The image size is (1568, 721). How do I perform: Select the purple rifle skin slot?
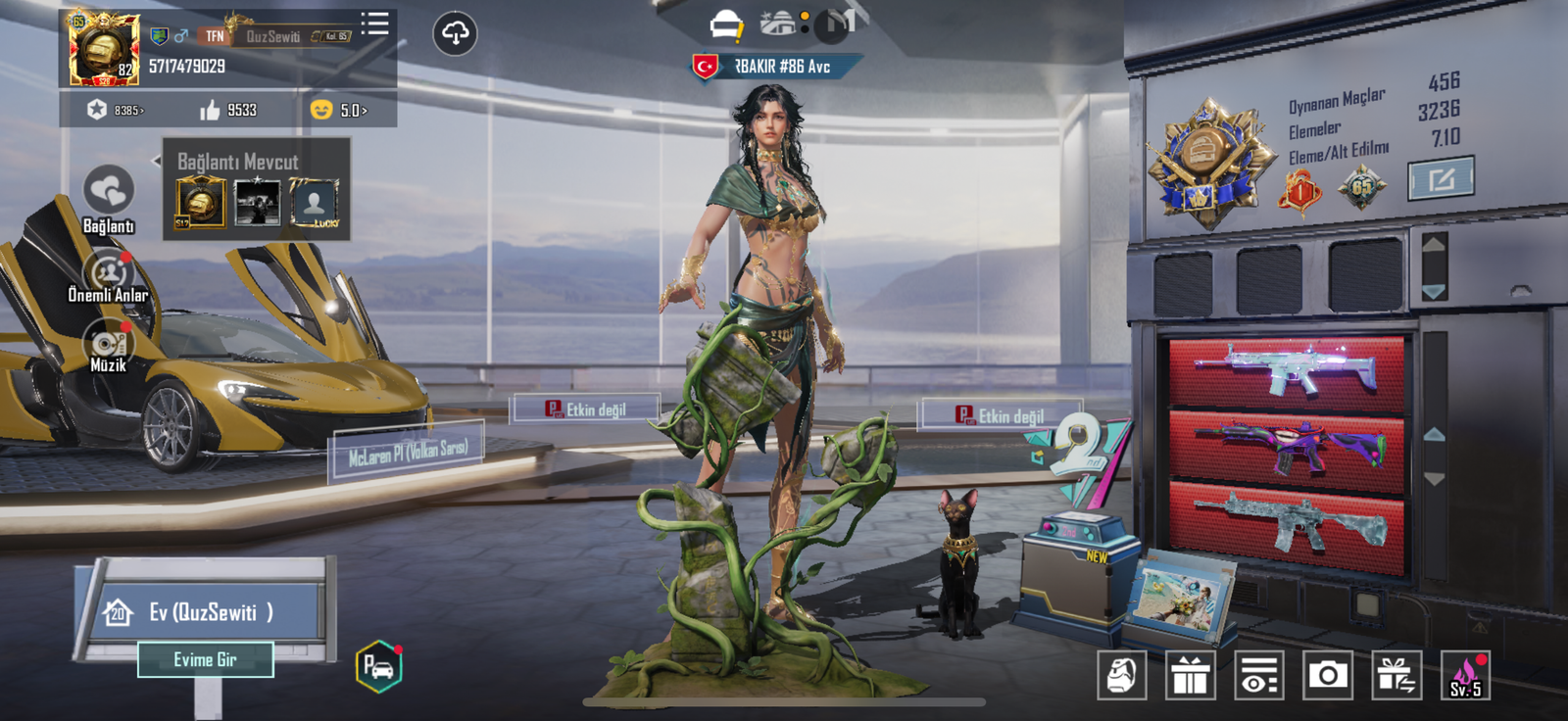coord(1286,444)
